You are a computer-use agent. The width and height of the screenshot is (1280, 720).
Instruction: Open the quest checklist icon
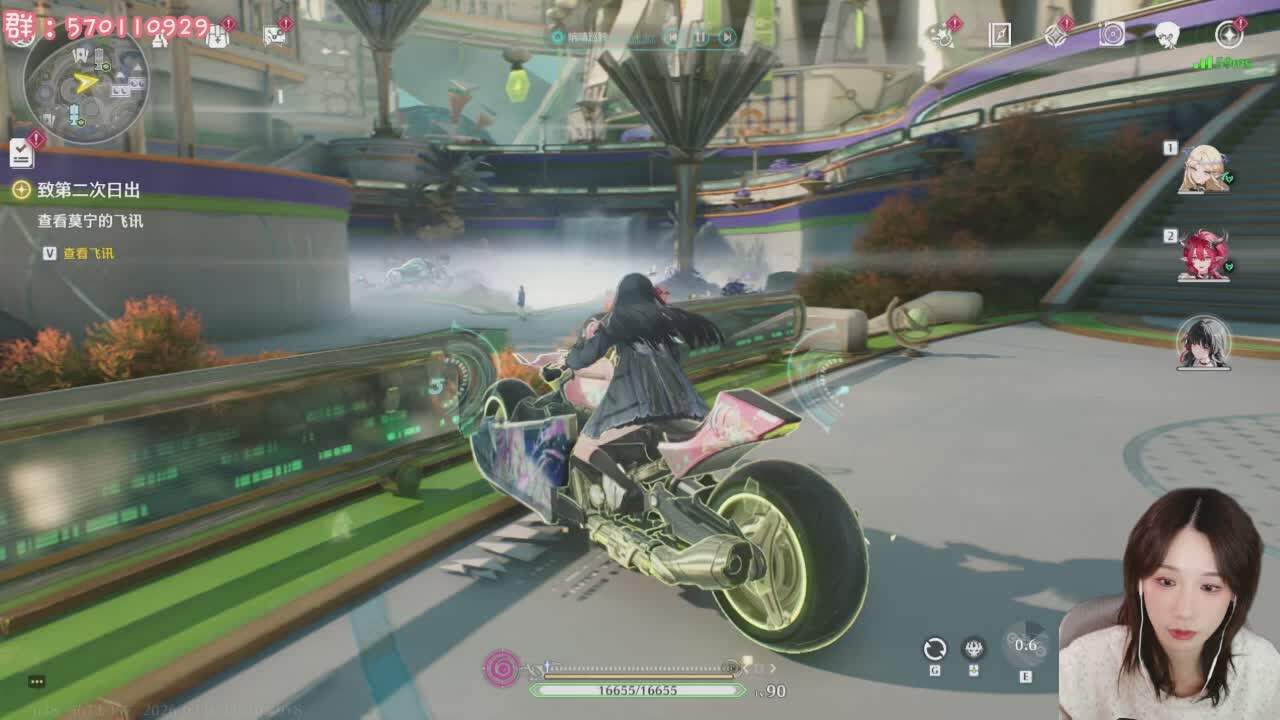tap(21, 154)
